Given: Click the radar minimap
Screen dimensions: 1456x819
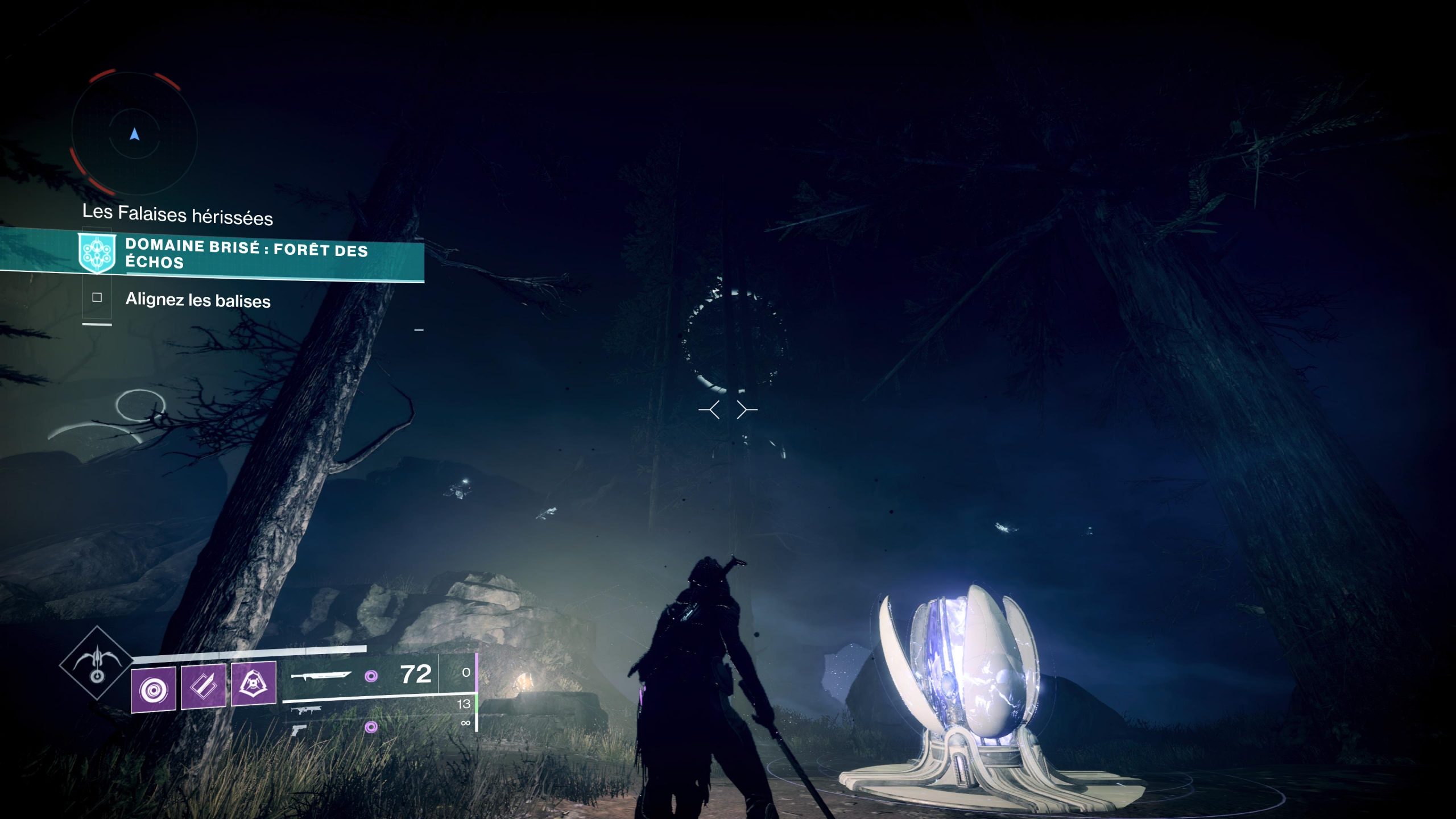Looking at the screenshot, I should click(x=134, y=134).
